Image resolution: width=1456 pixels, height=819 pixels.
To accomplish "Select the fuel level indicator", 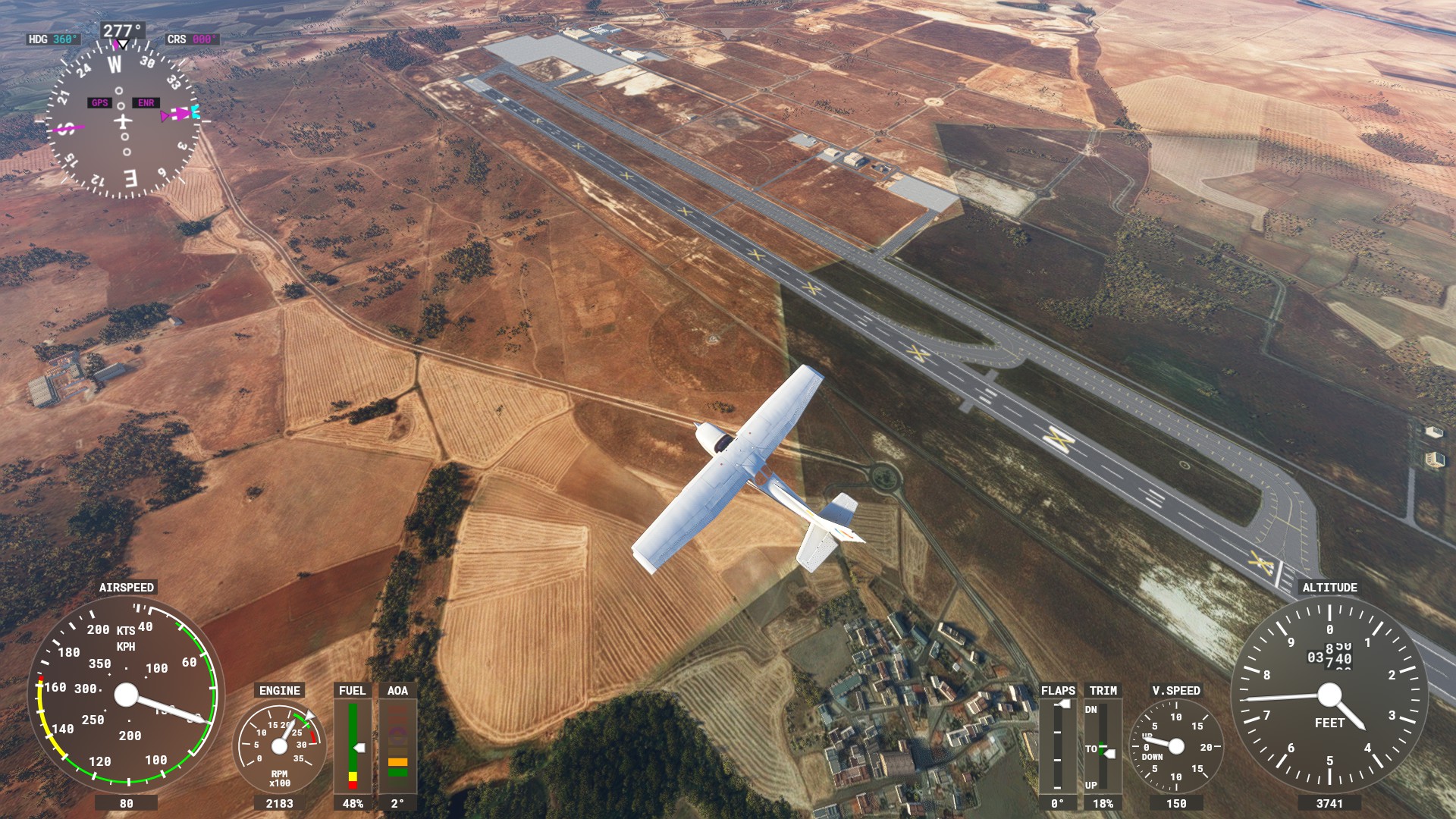I will click(353, 746).
